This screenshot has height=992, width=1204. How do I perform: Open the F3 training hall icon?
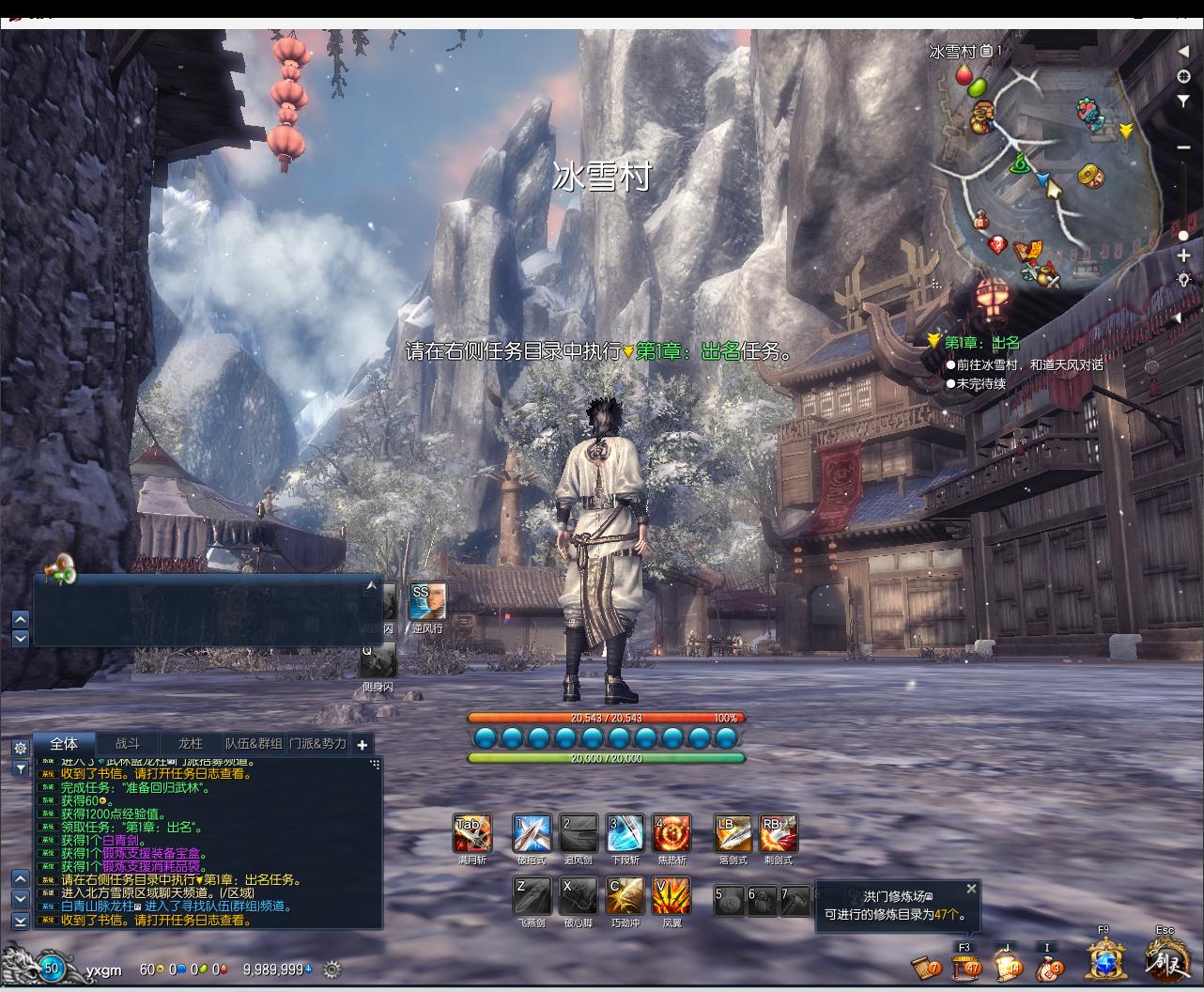click(x=965, y=966)
